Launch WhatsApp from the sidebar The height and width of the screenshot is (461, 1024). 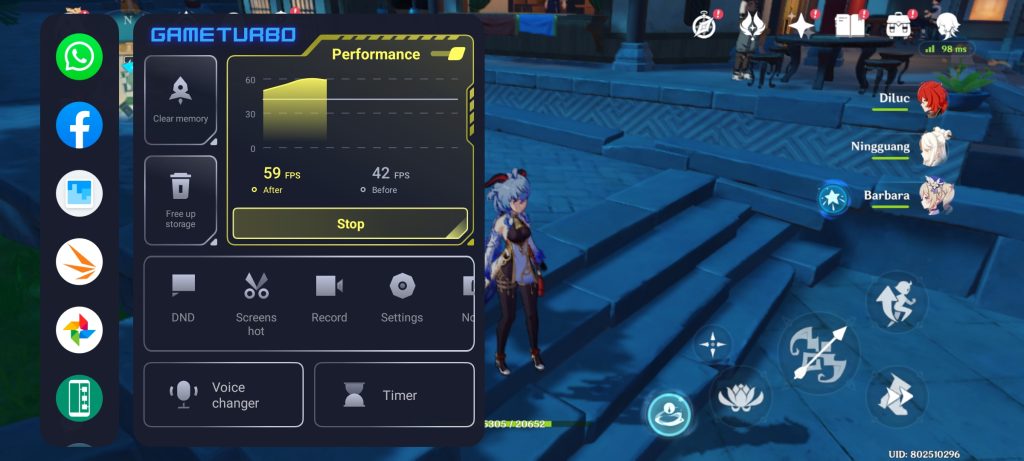tap(79, 57)
